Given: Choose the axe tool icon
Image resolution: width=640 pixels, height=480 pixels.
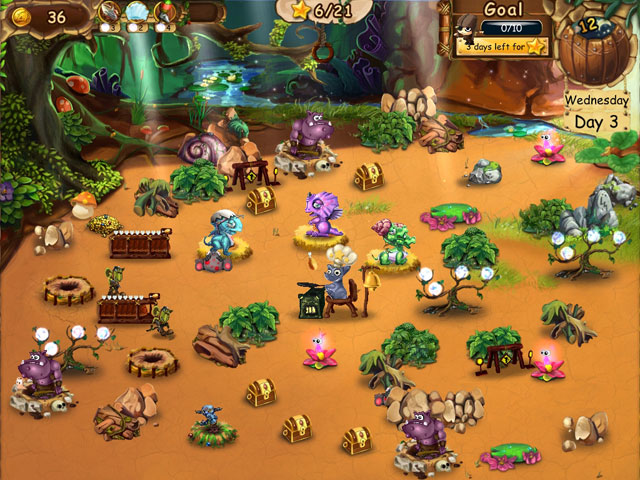Looking at the screenshot, I should 109,12.
